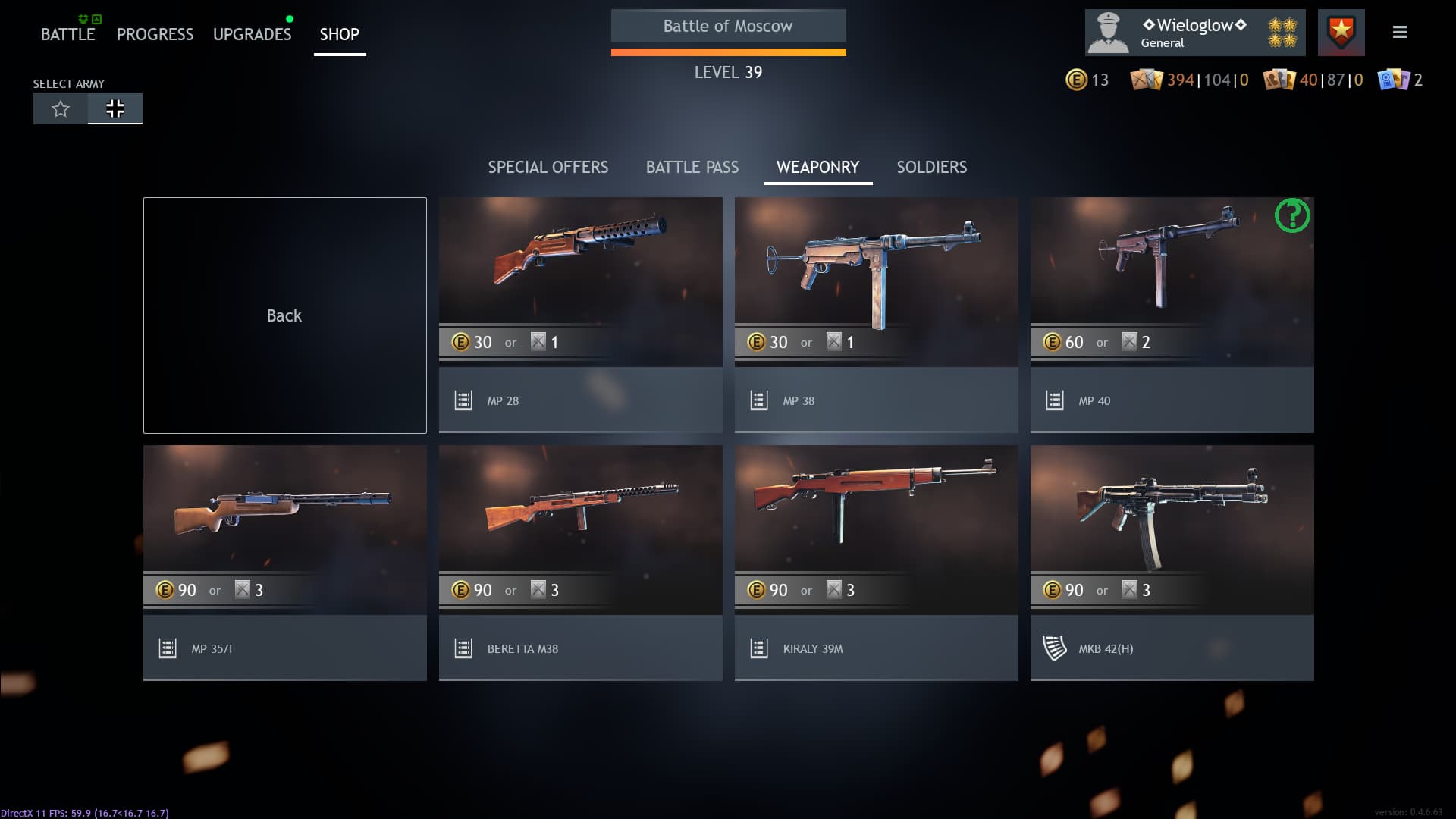
Task: Open the Battle Pass tab
Action: tap(692, 167)
